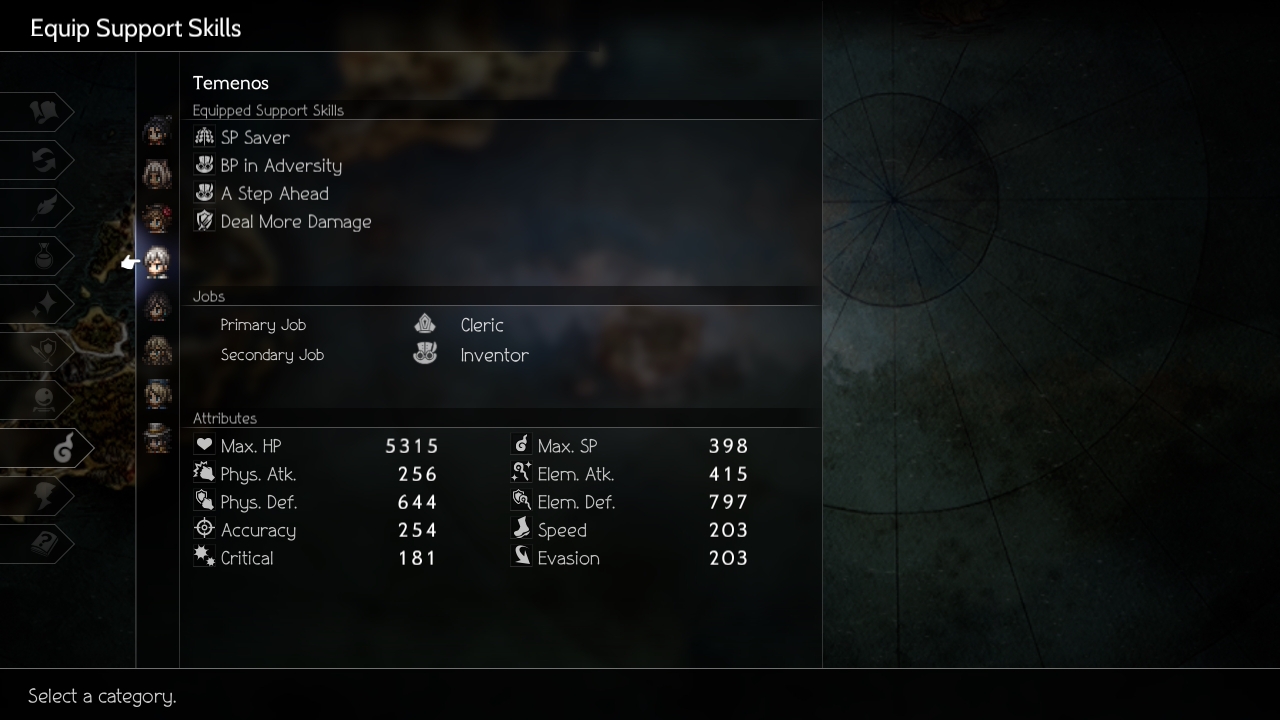Select the white-haired Temenos portrait
Screen dimensions: 1280x720
(157, 263)
